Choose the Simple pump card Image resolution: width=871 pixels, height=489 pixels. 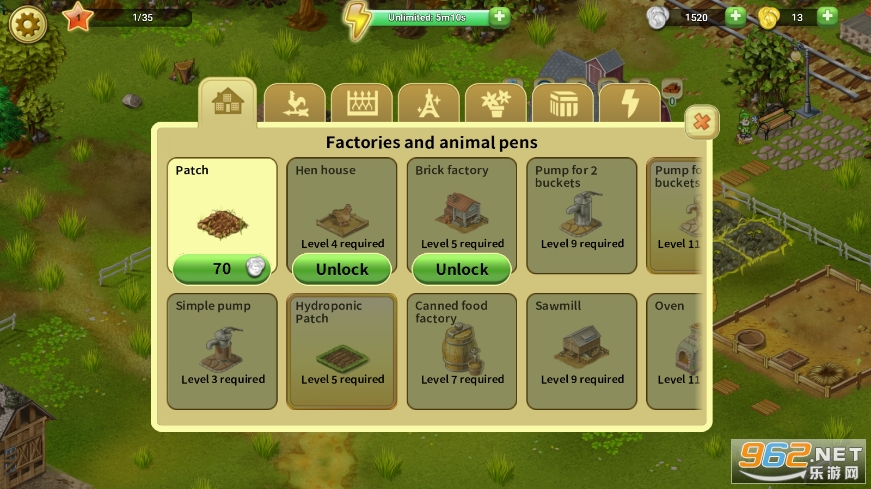click(x=221, y=351)
